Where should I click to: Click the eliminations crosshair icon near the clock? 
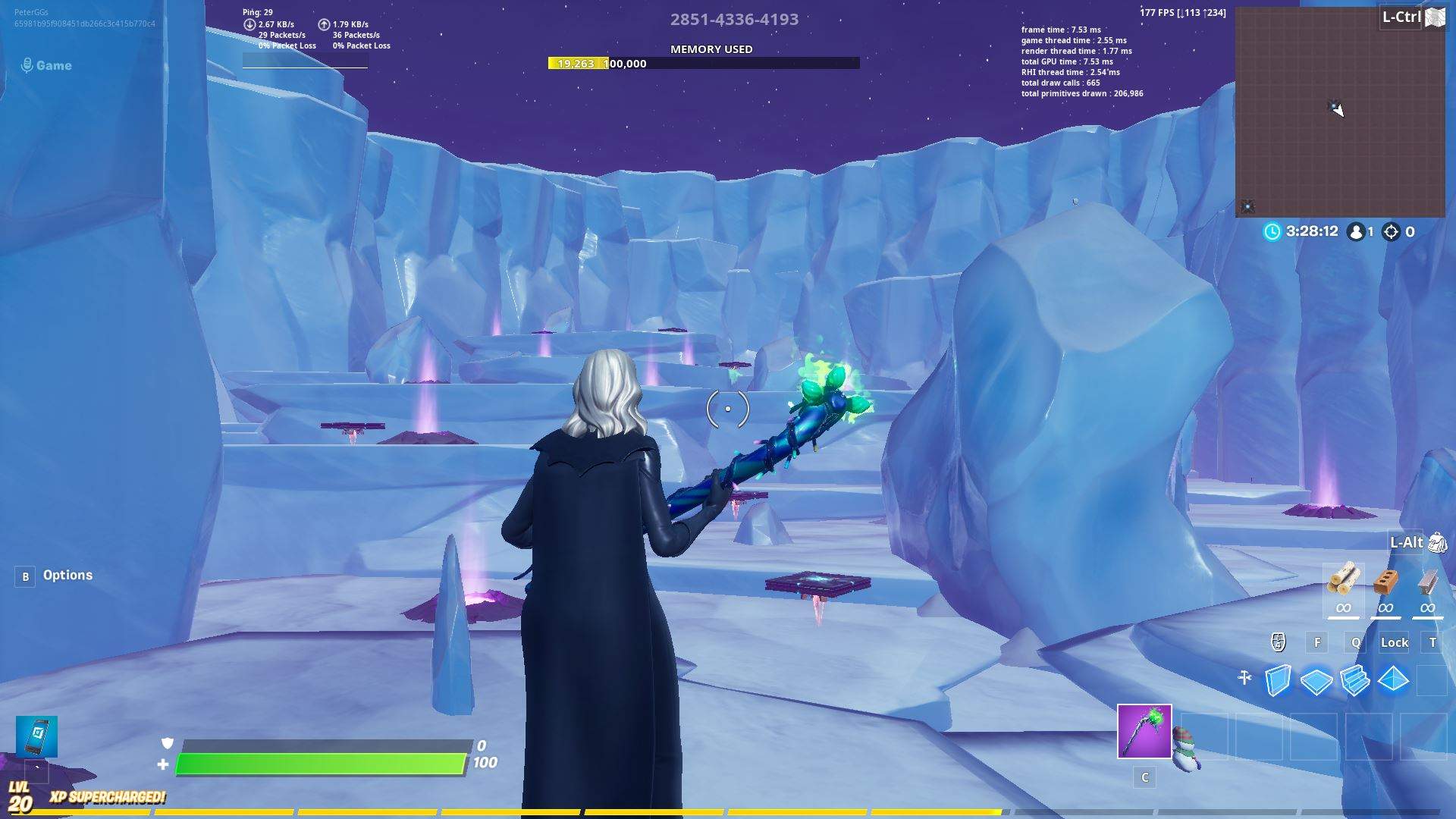[1392, 232]
